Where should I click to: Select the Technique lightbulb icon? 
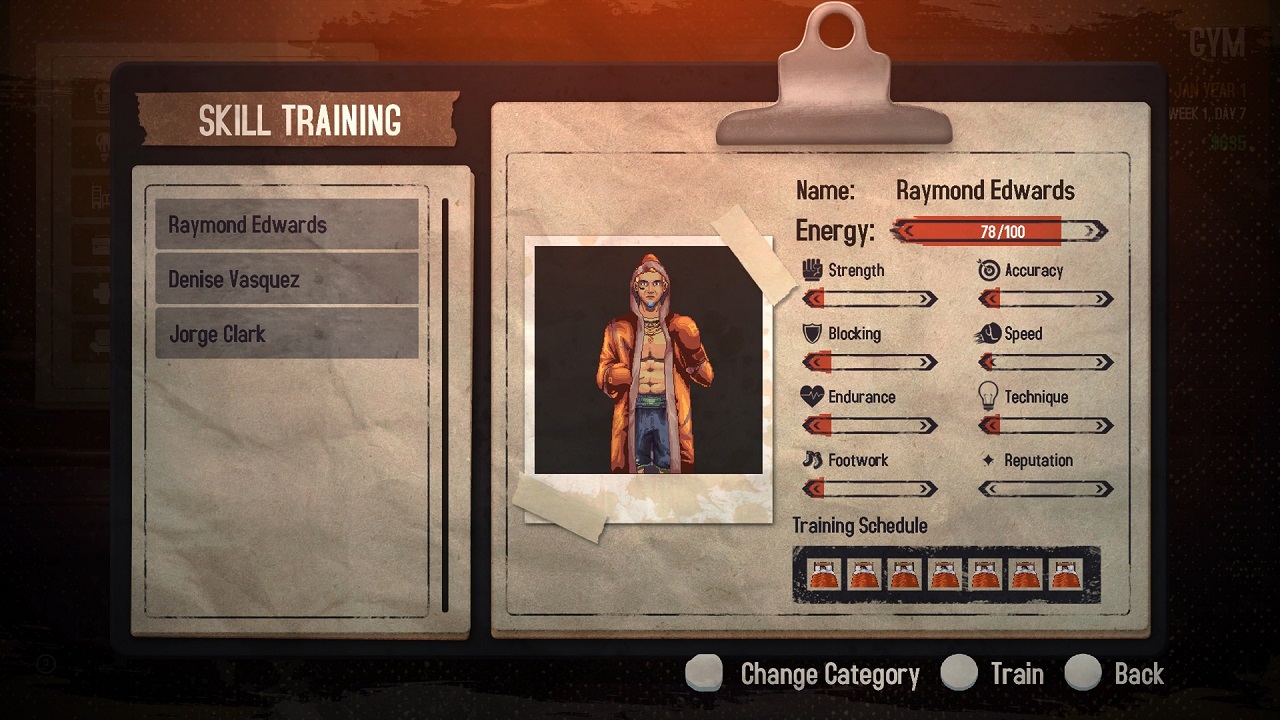[x=989, y=396]
